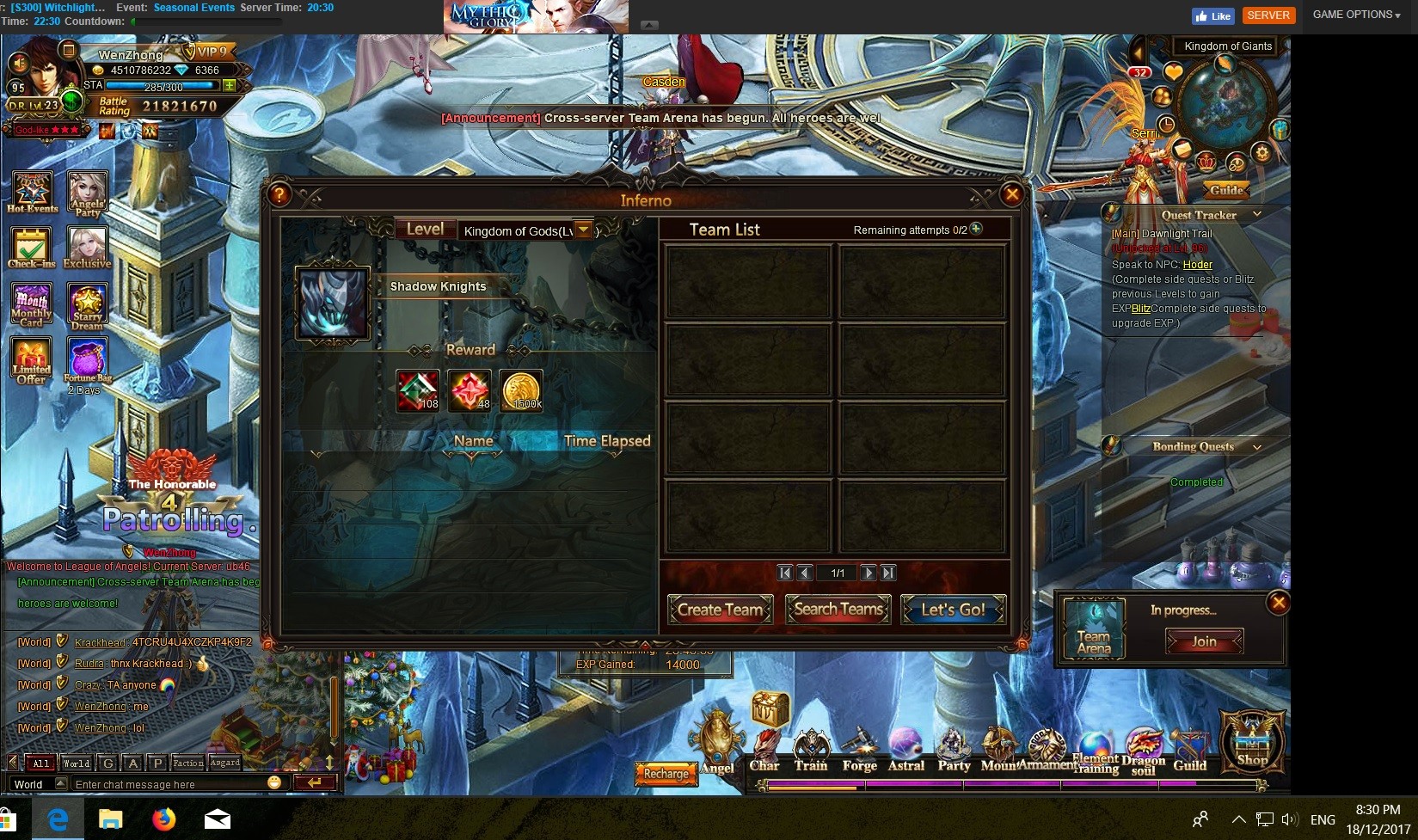The image size is (1418, 840).
Task: Open the Shop
Action: pos(1252,741)
